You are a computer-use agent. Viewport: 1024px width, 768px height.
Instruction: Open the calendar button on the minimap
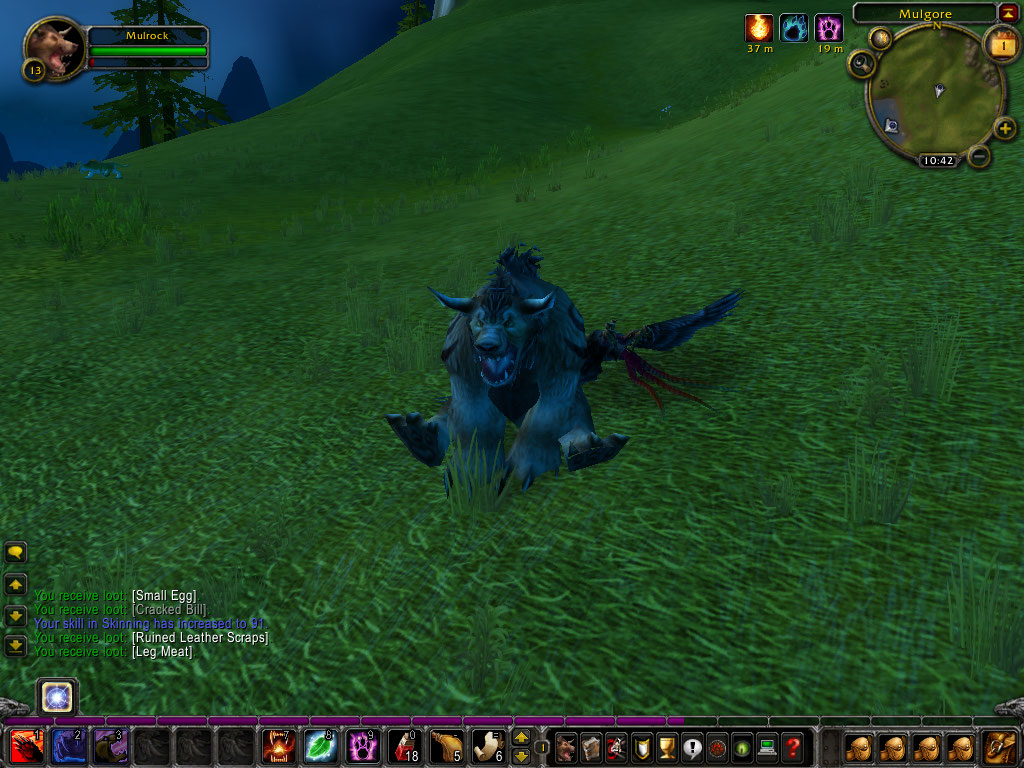[x=1000, y=44]
